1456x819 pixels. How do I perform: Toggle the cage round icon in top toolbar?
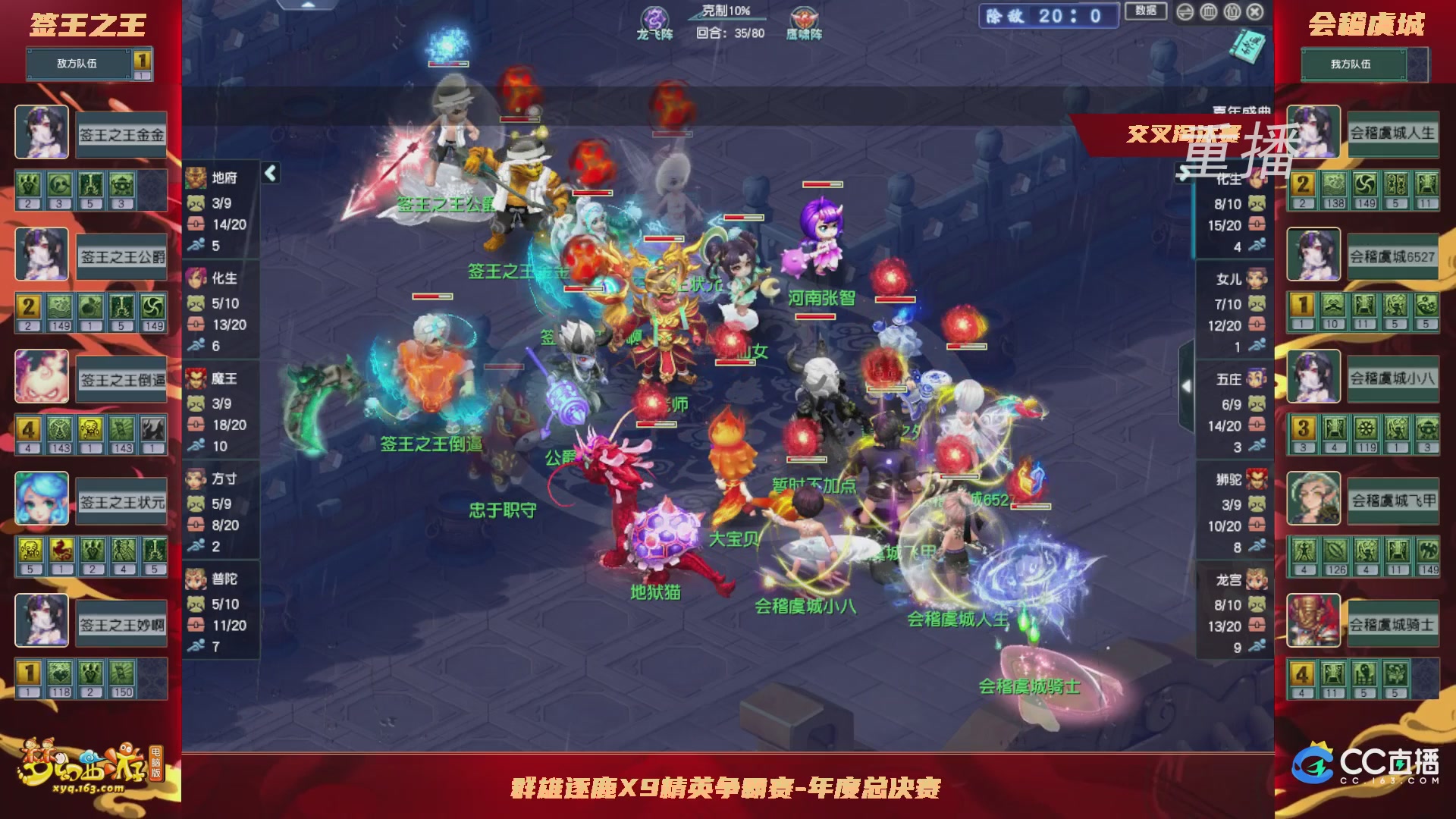coord(1209,13)
